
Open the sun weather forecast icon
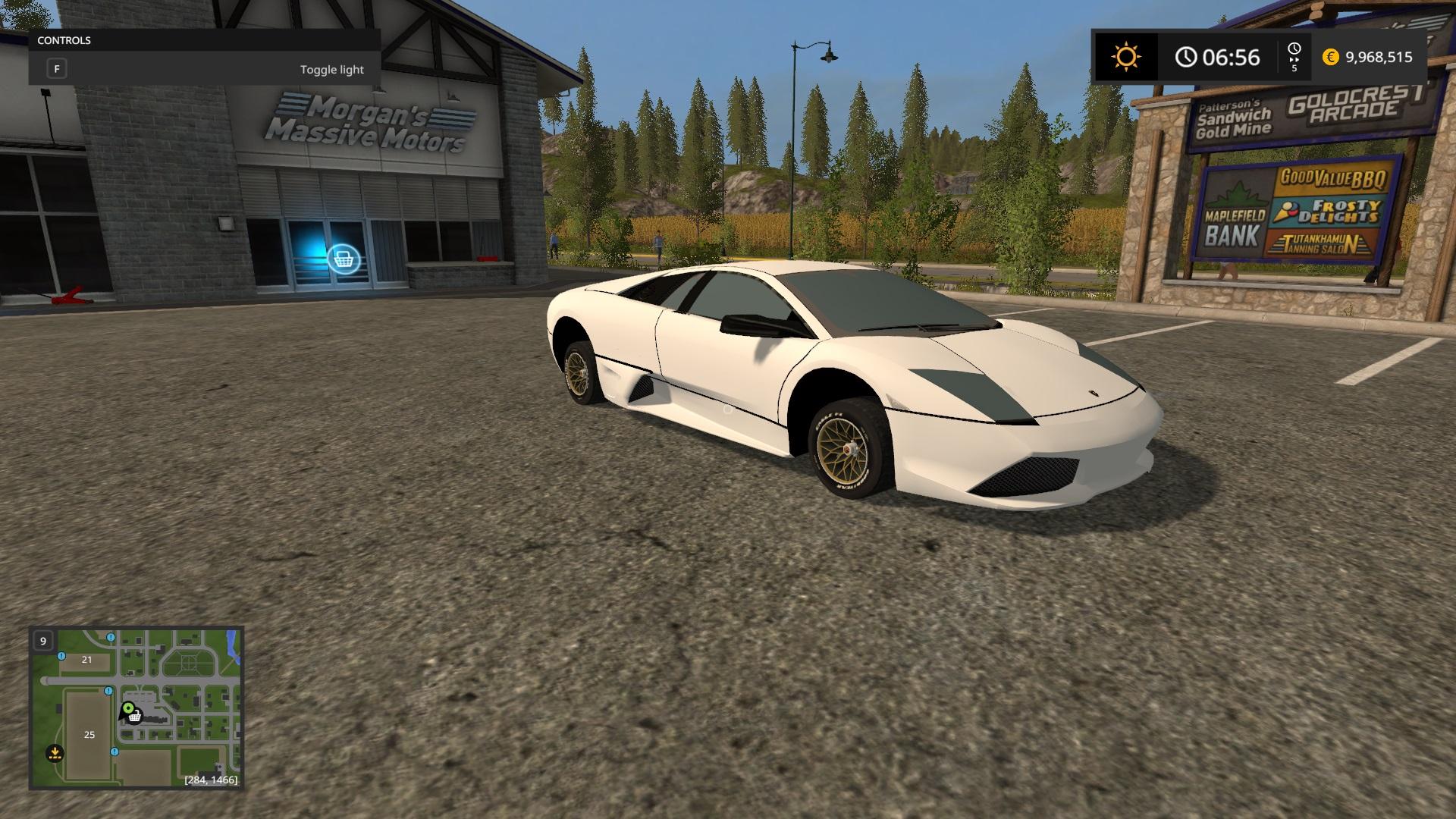pos(1126,57)
